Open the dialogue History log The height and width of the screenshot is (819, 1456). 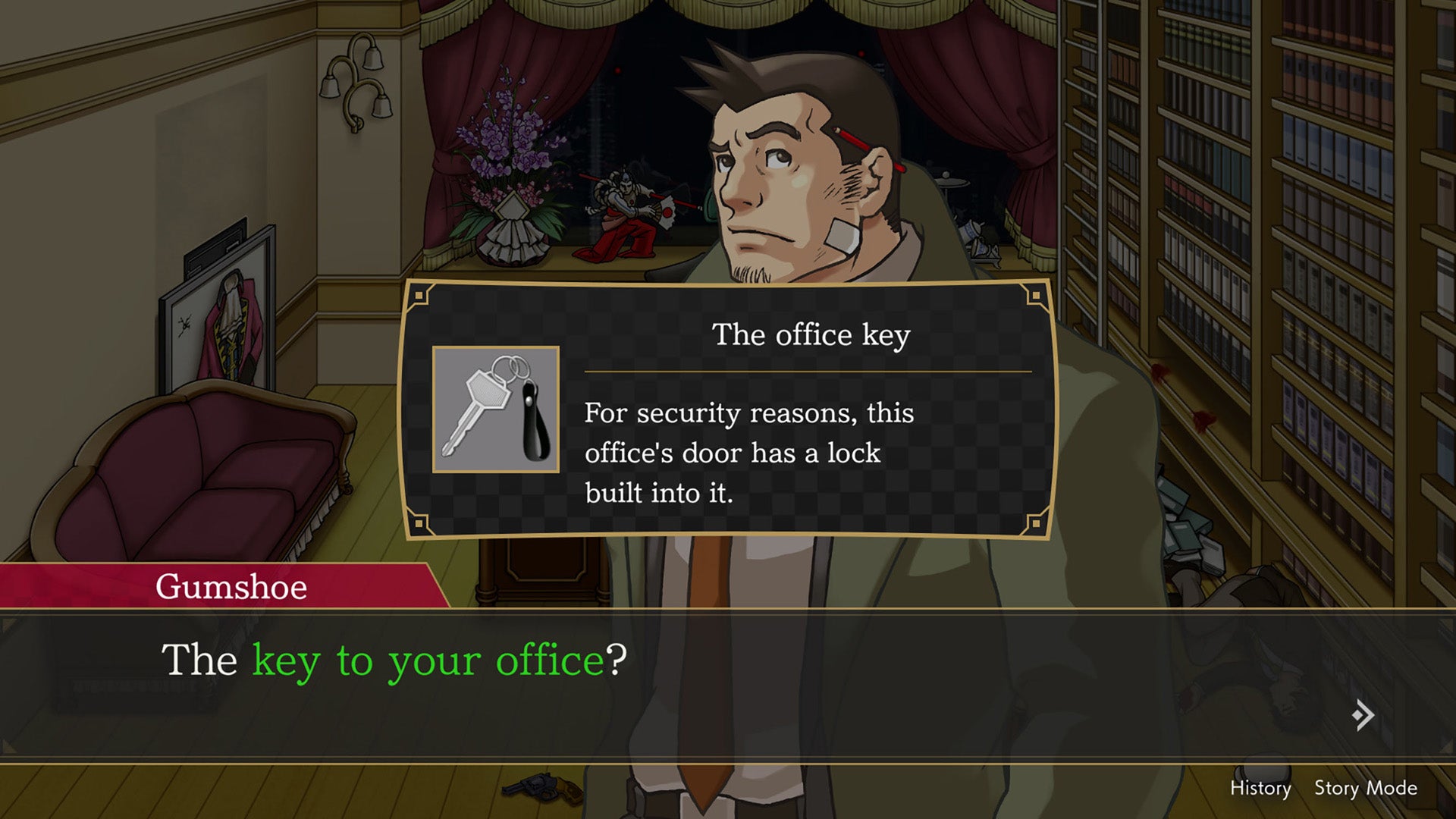coord(1260,789)
